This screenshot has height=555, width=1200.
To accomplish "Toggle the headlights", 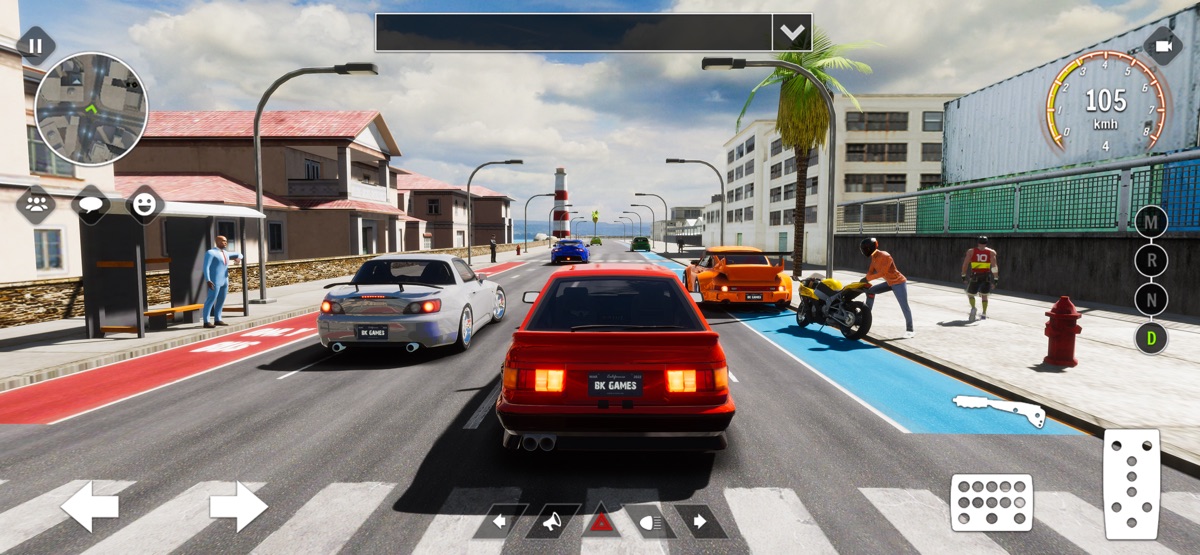I will pos(651,521).
